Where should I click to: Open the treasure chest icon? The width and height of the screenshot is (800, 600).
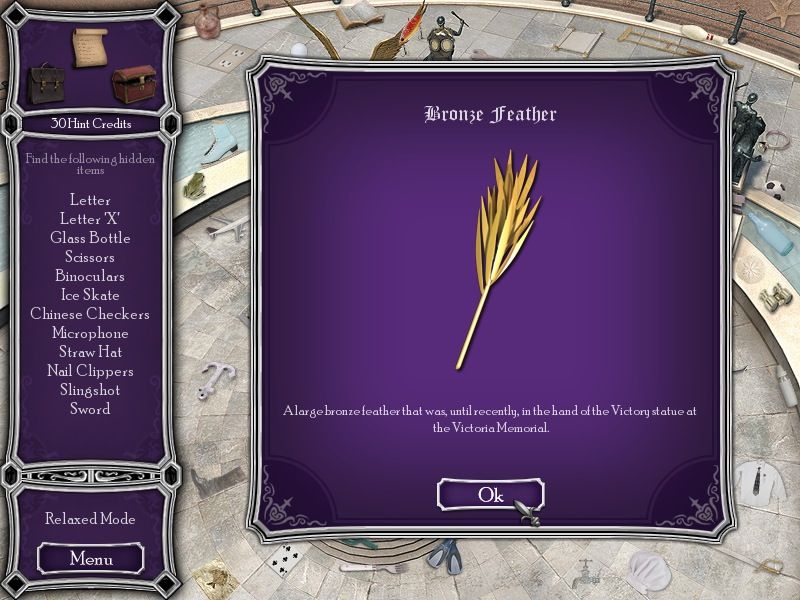pyautogui.click(x=131, y=84)
